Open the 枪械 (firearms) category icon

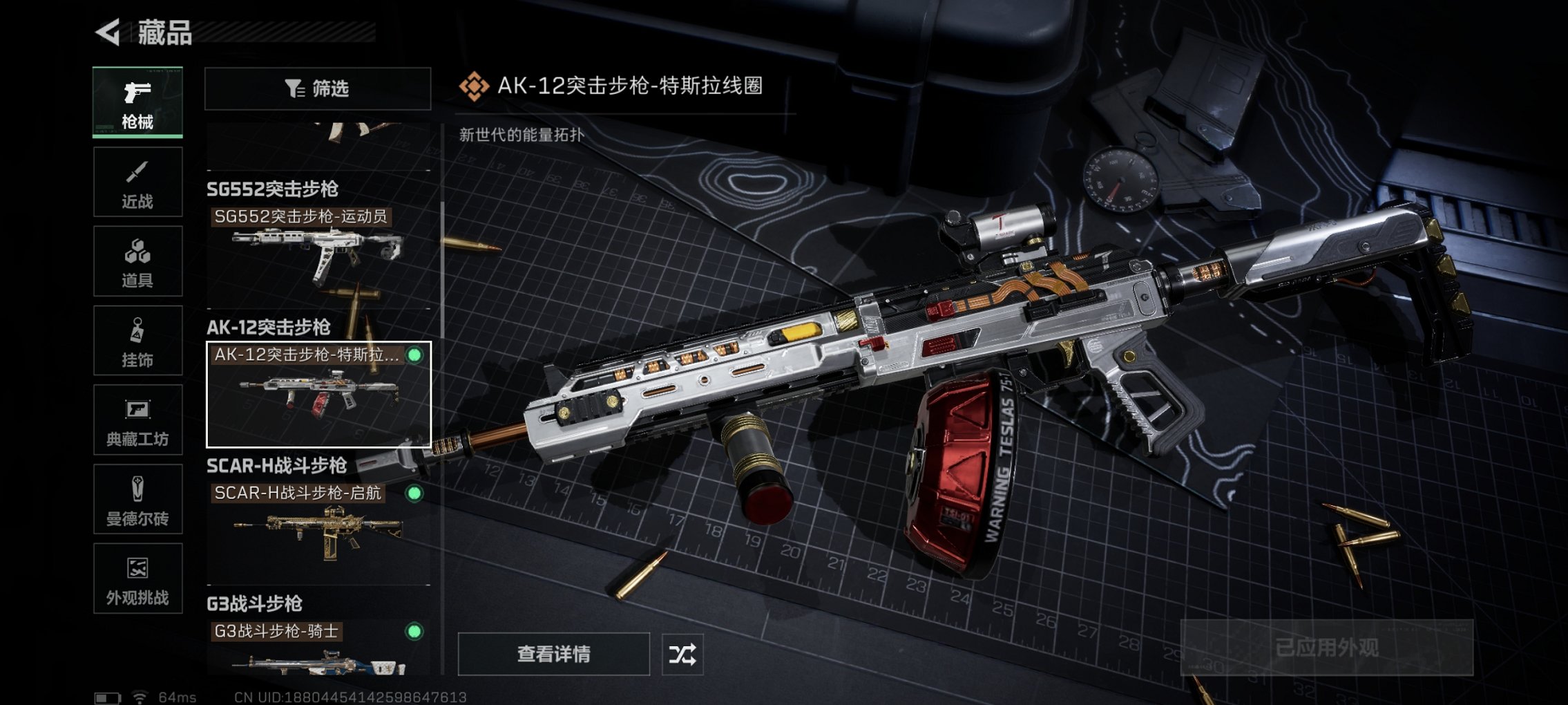click(x=137, y=102)
